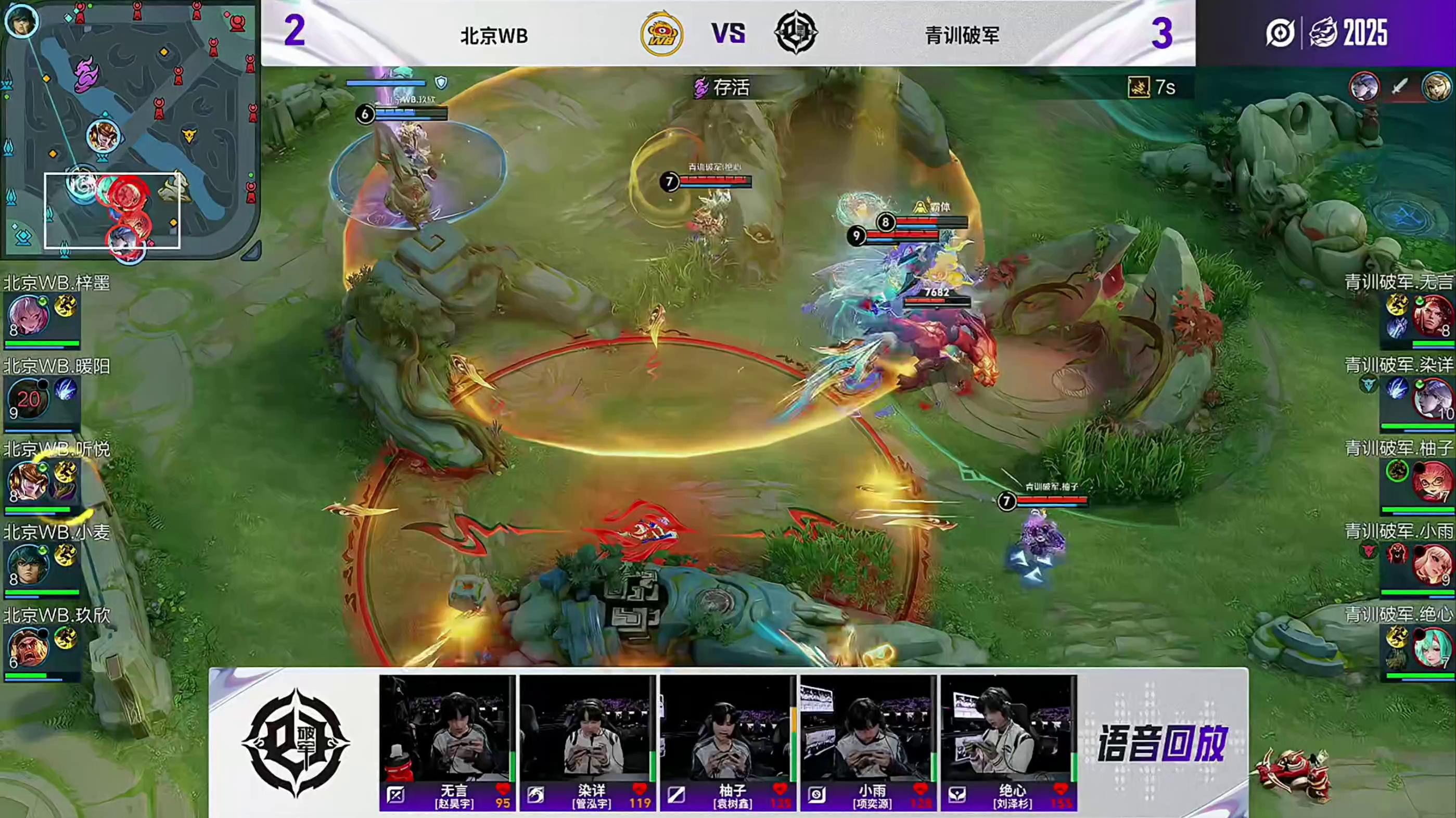View 绝心 (刘泽杉) player camera feed
This screenshot has height=818, width=1456.
pos(1008,729)
